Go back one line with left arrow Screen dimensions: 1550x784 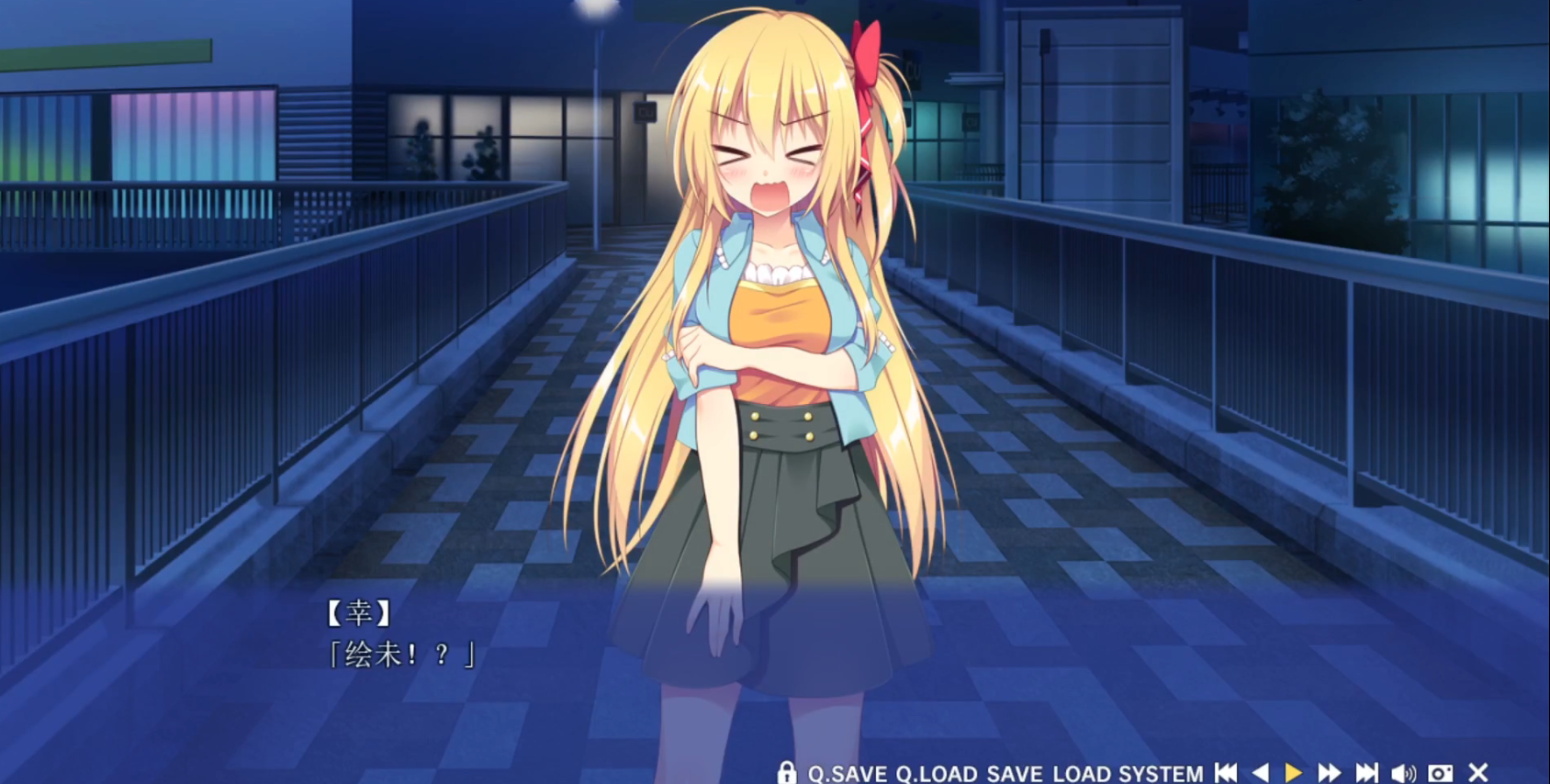(1261, 773)
